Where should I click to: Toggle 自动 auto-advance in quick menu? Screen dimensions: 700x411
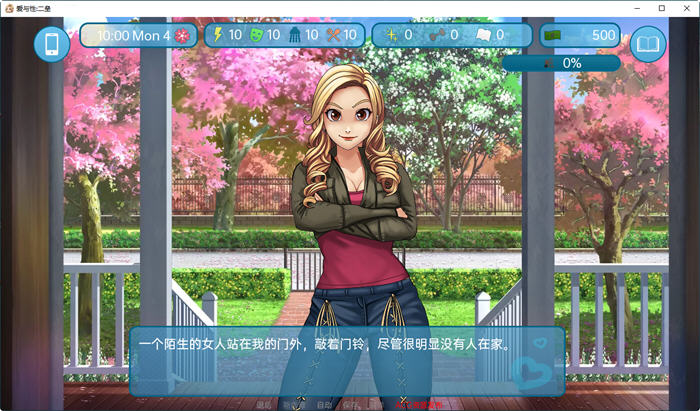pos(323,405)
